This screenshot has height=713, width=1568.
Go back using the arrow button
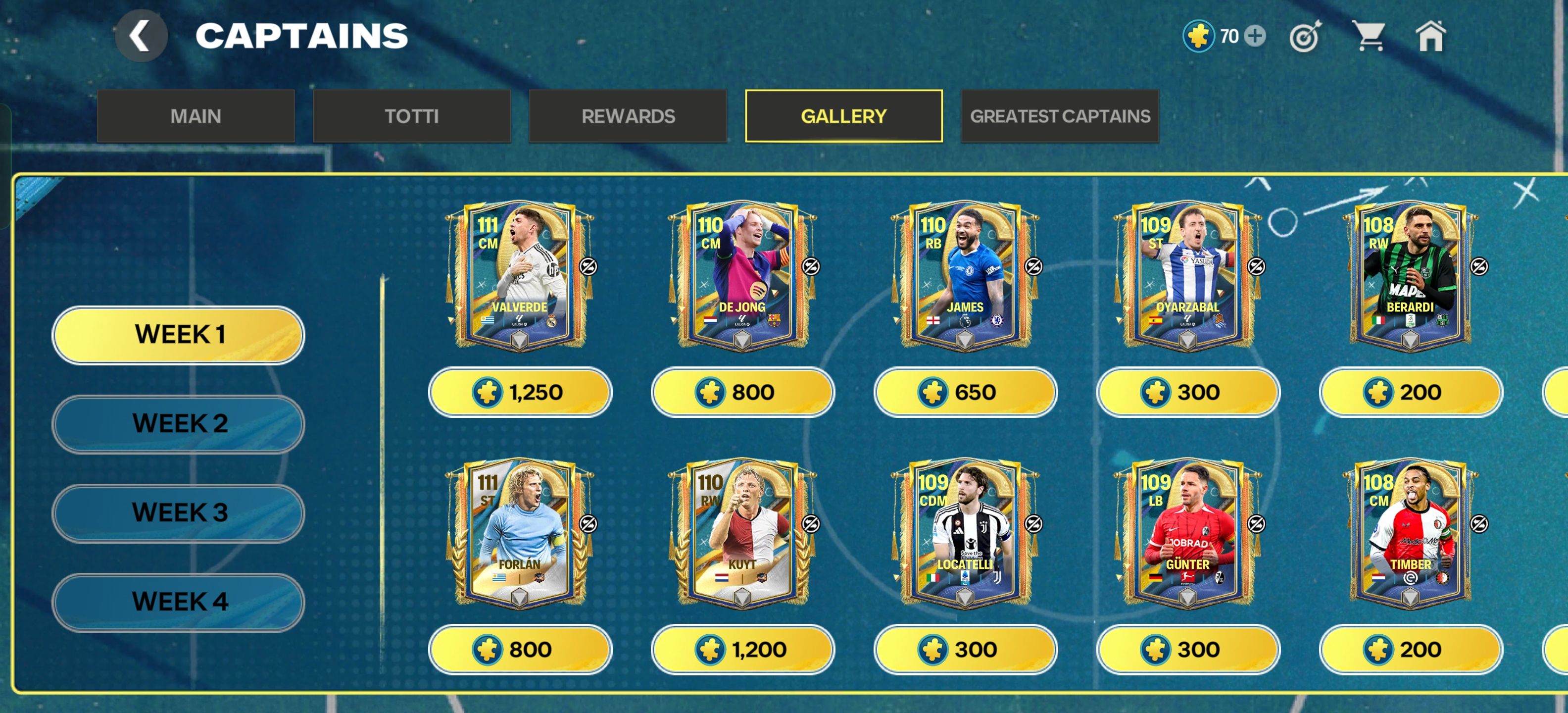[141, 36]
